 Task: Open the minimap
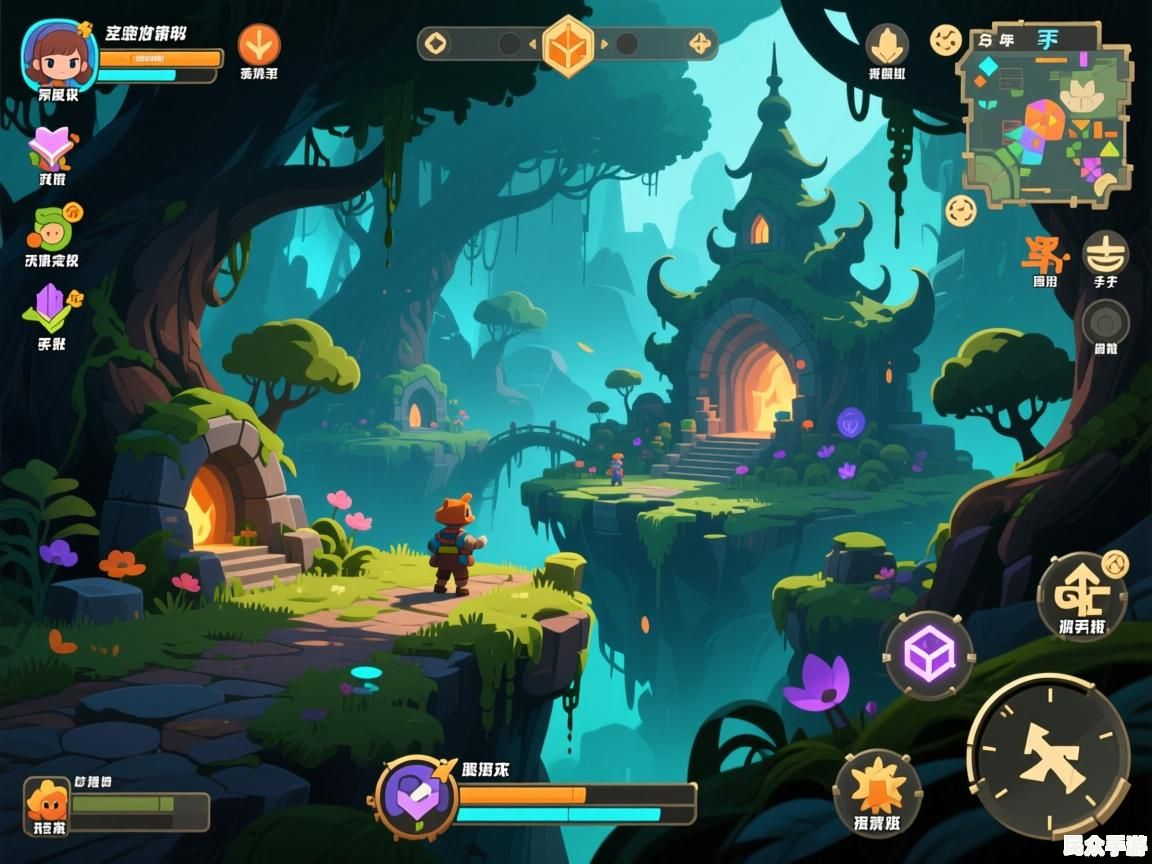point(1045,117)
